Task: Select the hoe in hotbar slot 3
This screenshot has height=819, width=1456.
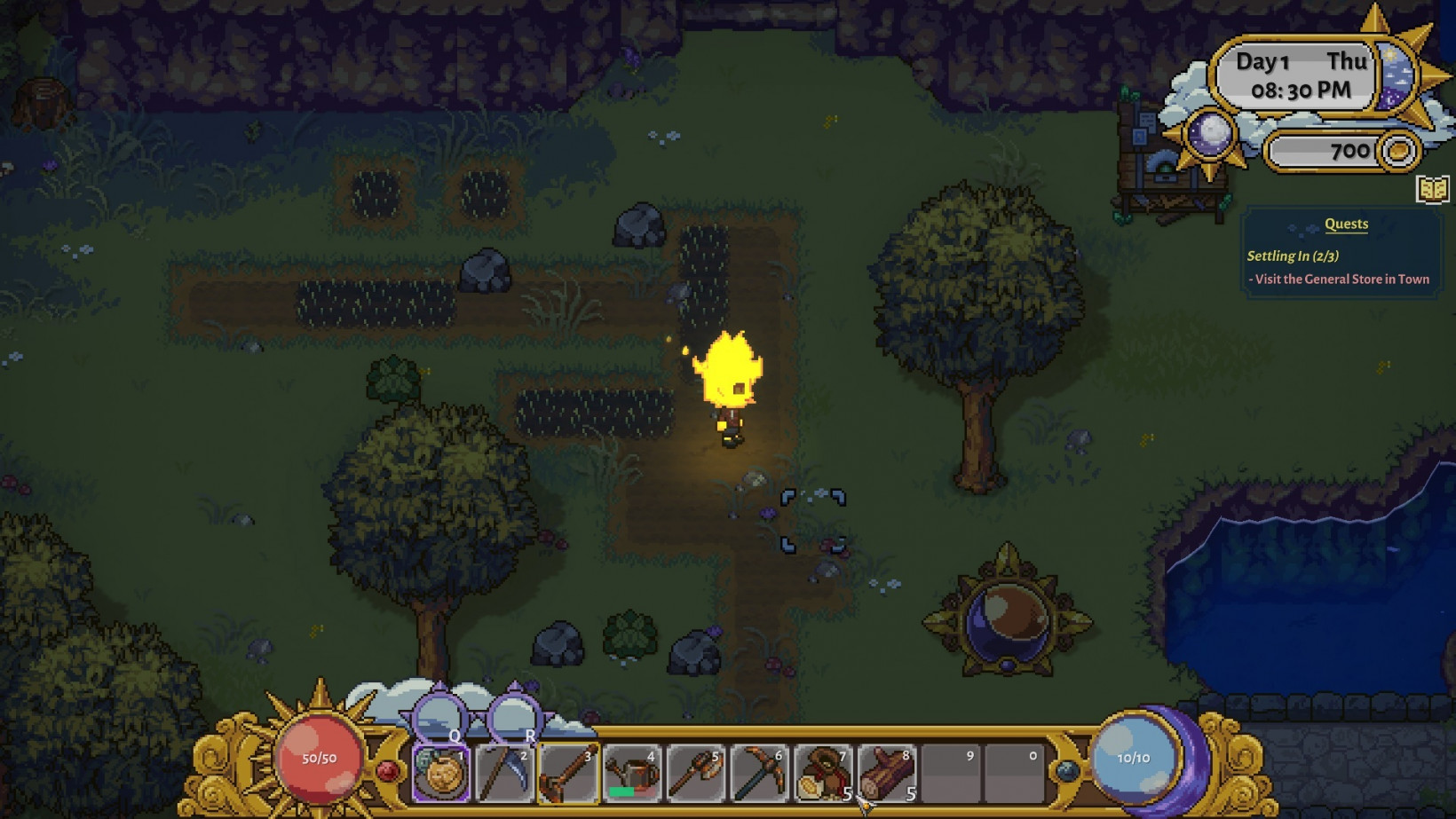Action: click(568, 773)
